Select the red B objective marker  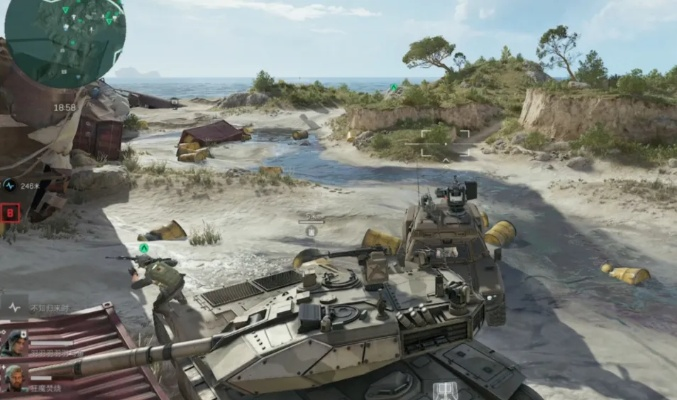click(x=10, y=212)
